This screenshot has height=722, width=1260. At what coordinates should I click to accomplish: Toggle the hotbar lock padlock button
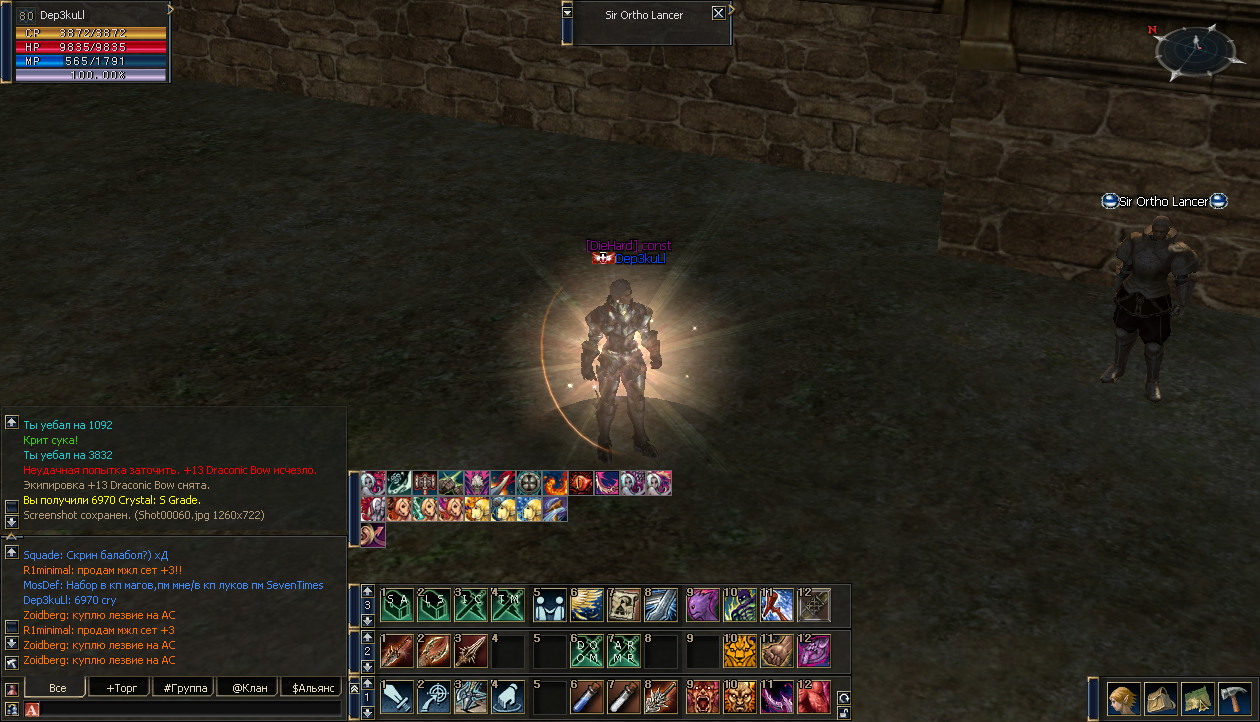844,712
